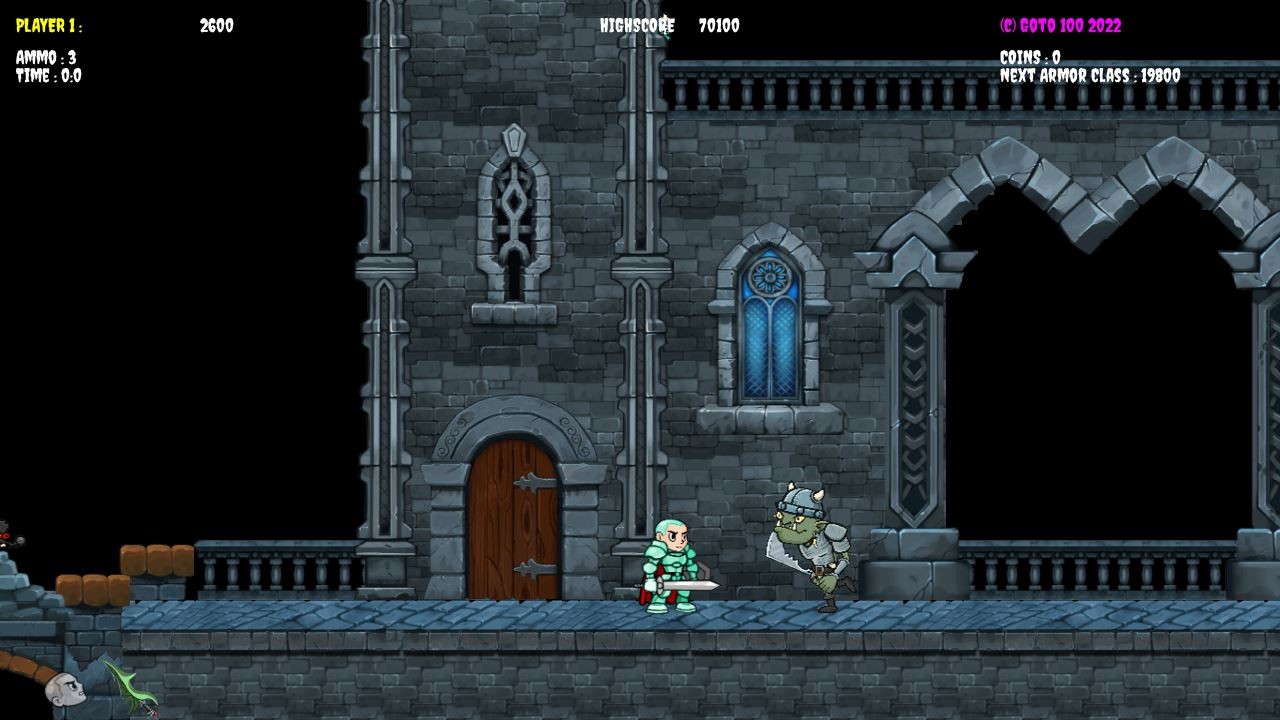This screenshot has height=720, width=1280.
Task: Click the NEXT ARMOR CLASS : 19800 text
Action: pos(1088,72)
